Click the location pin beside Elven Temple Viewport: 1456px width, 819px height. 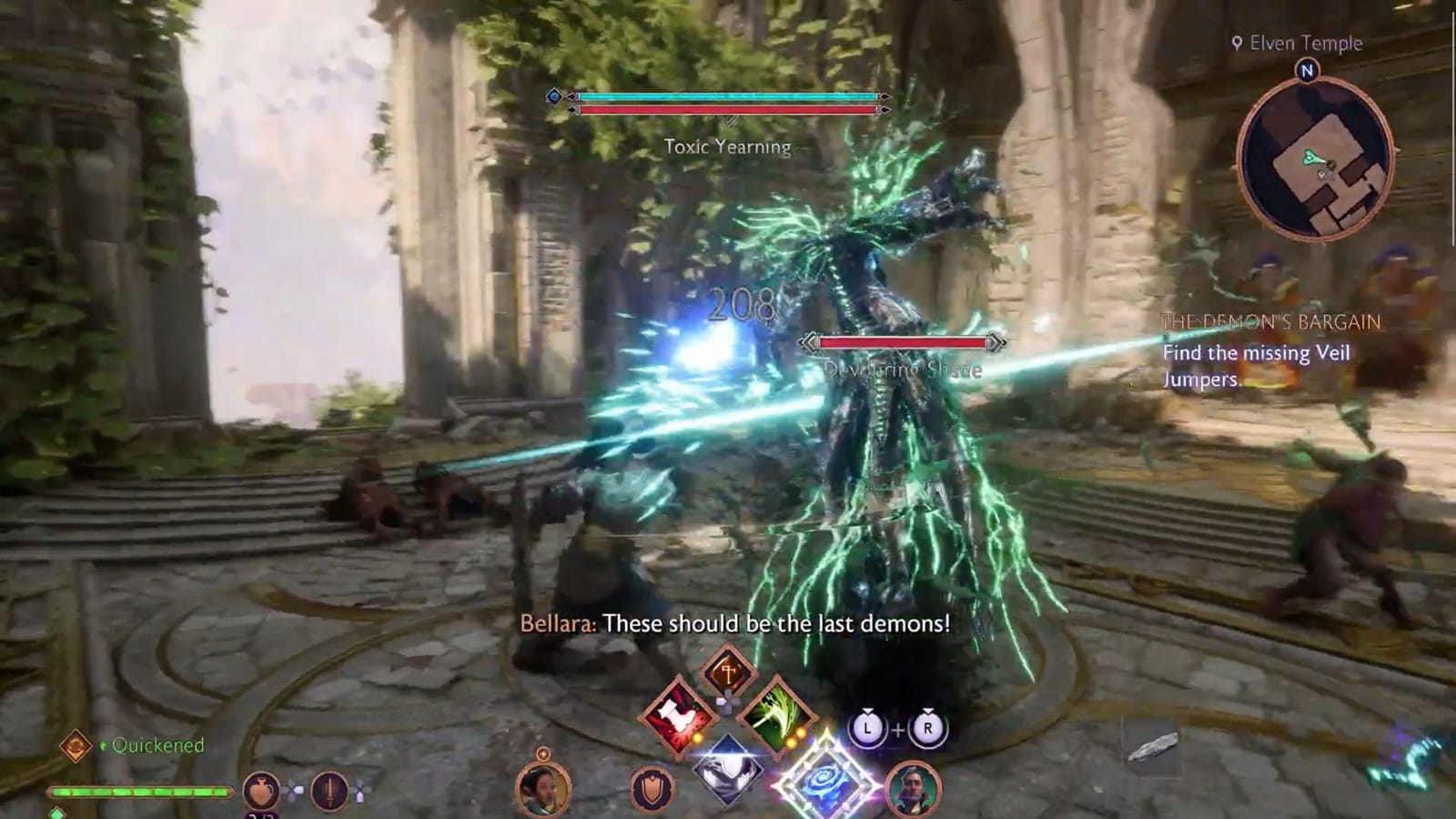1236,41
